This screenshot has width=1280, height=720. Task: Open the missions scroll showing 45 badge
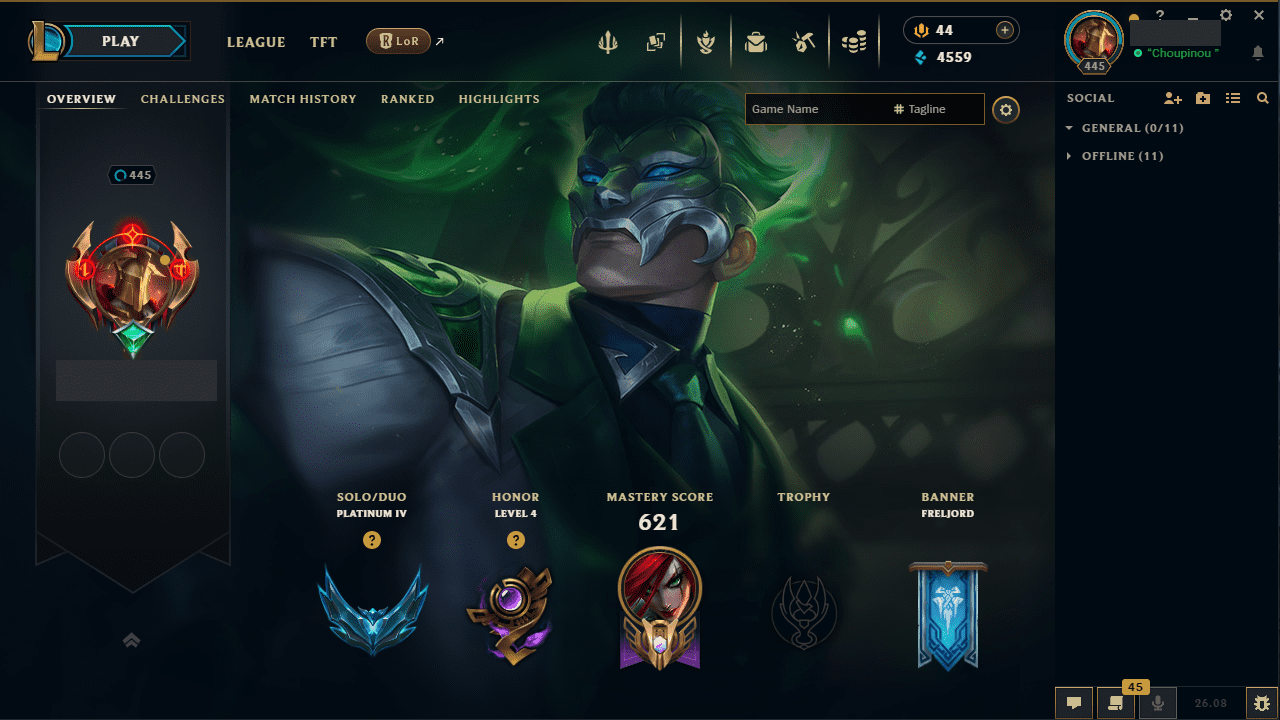point(1115,703)
